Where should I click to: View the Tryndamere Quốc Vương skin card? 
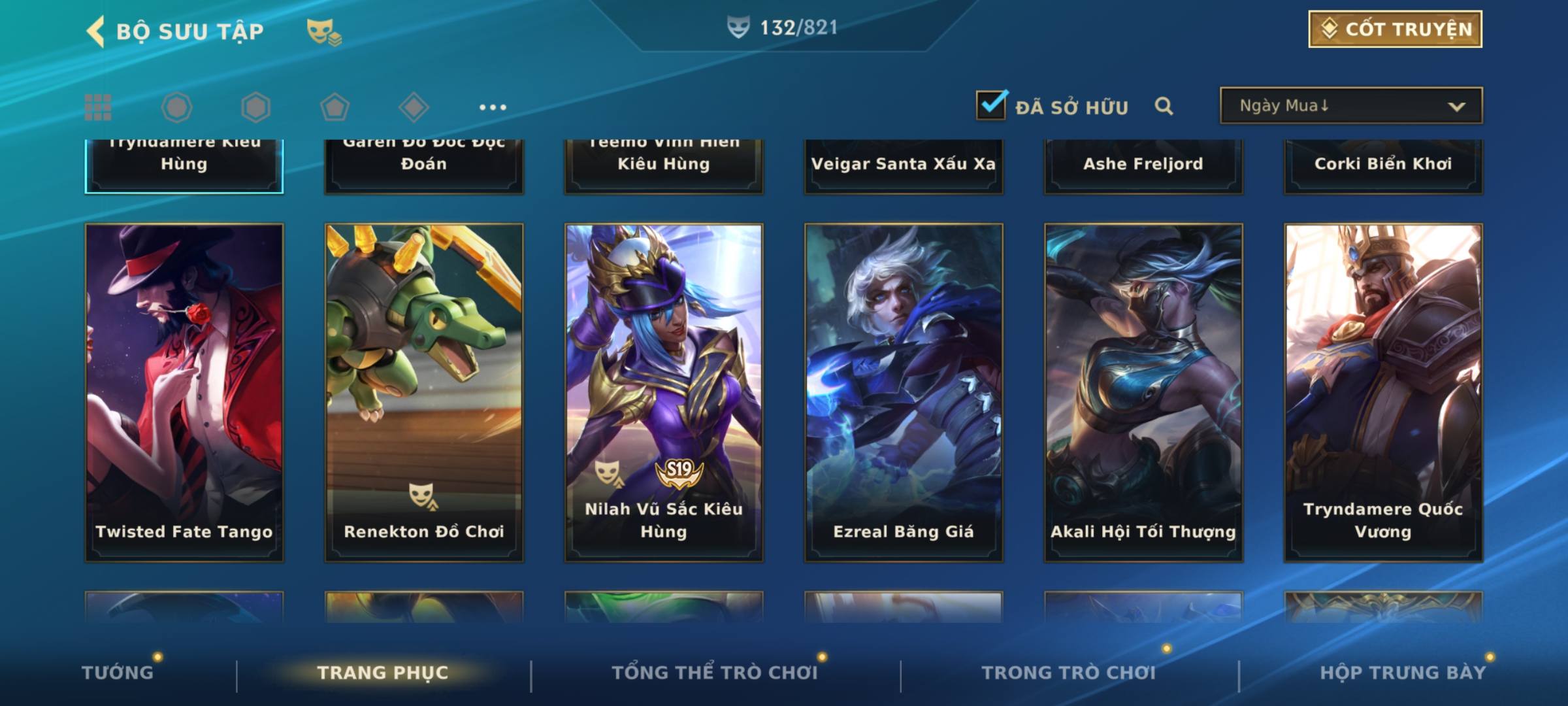(1383, 392)
